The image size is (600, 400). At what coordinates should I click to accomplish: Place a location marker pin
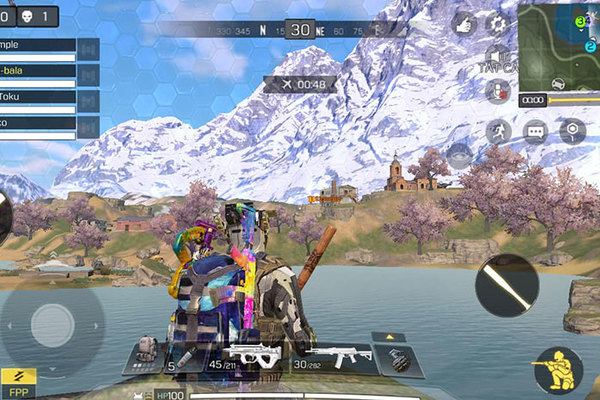click(x=571, y=131)
